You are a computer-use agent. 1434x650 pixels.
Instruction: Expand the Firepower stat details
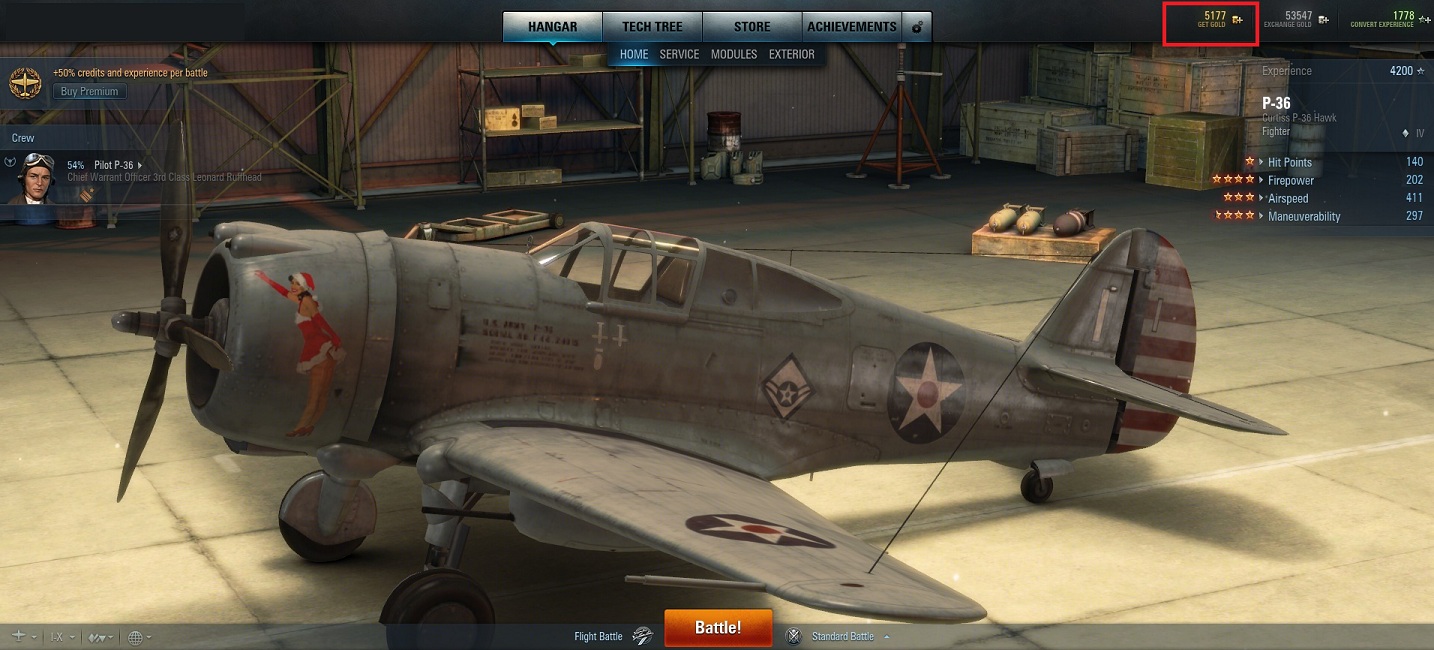pyautogui.click(x=1290, y=180)
